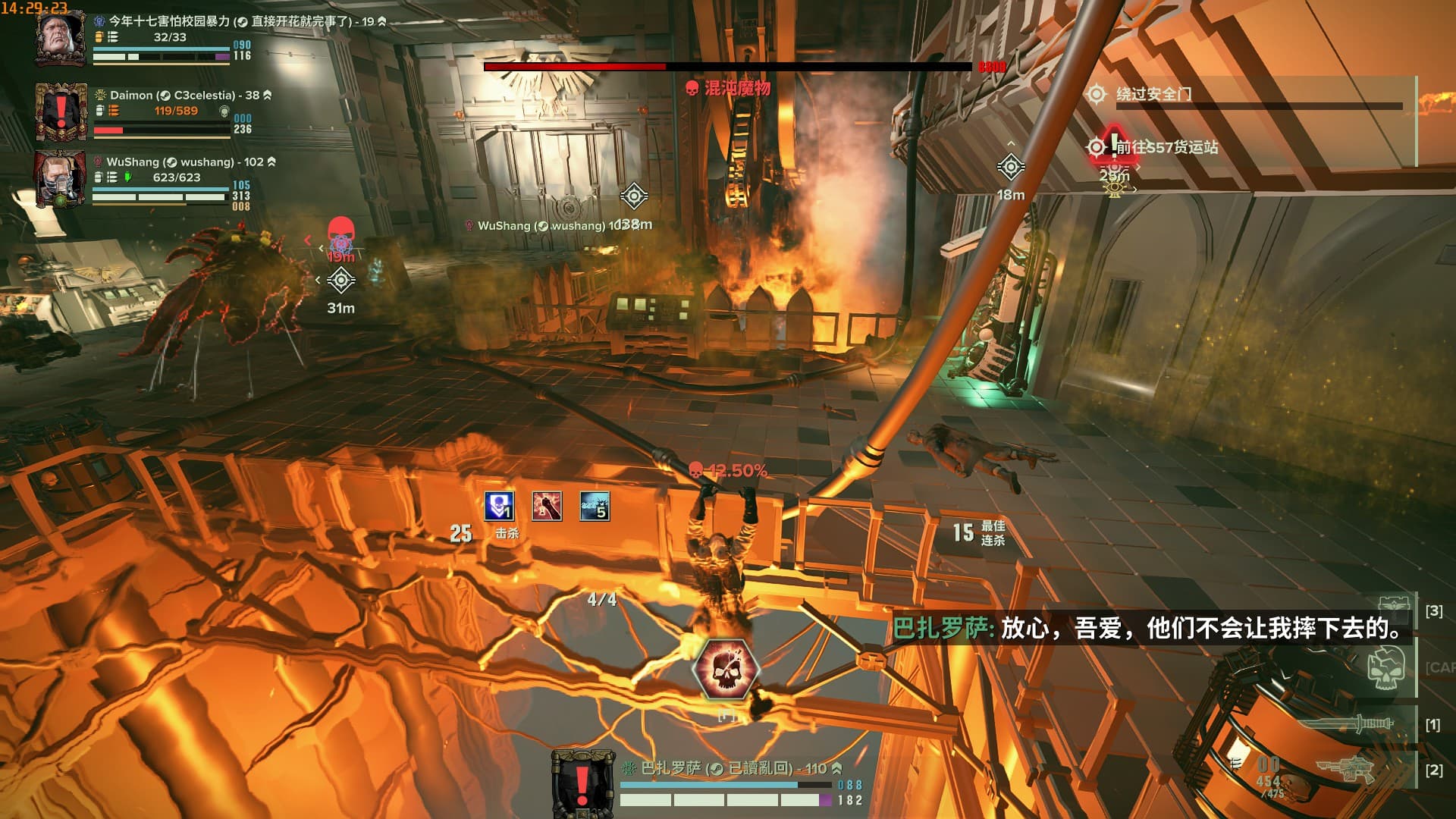Image resolution: width=1456 pixels, height=819 pixels.
Task: Inspect the blue skull chevron buff icon
Action: (499, 506)
